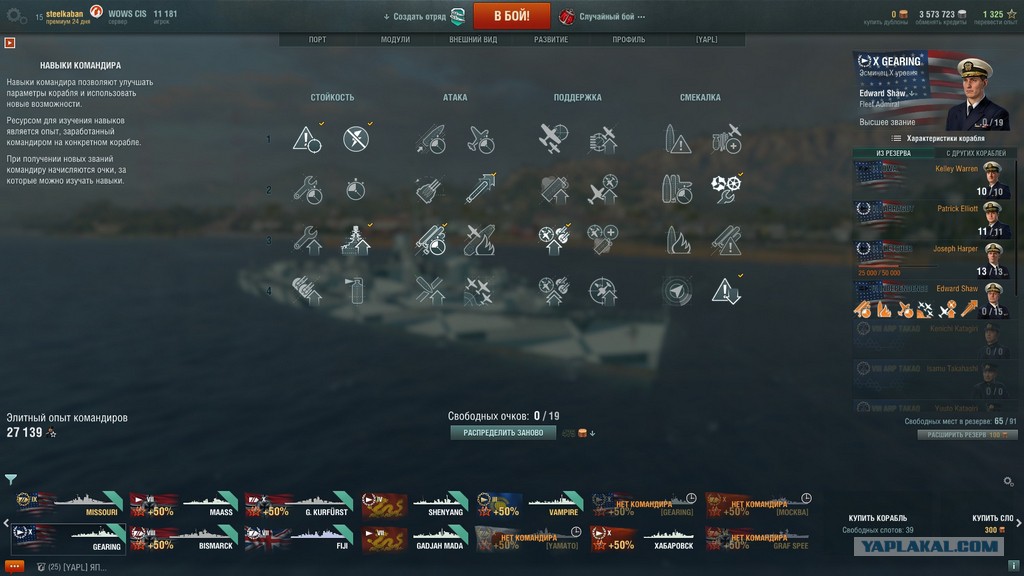The width and height of the screenshot is (1024, 576).
Task: Open Характеристики корабля ship characteristics
Action: [x=938, y=138]
